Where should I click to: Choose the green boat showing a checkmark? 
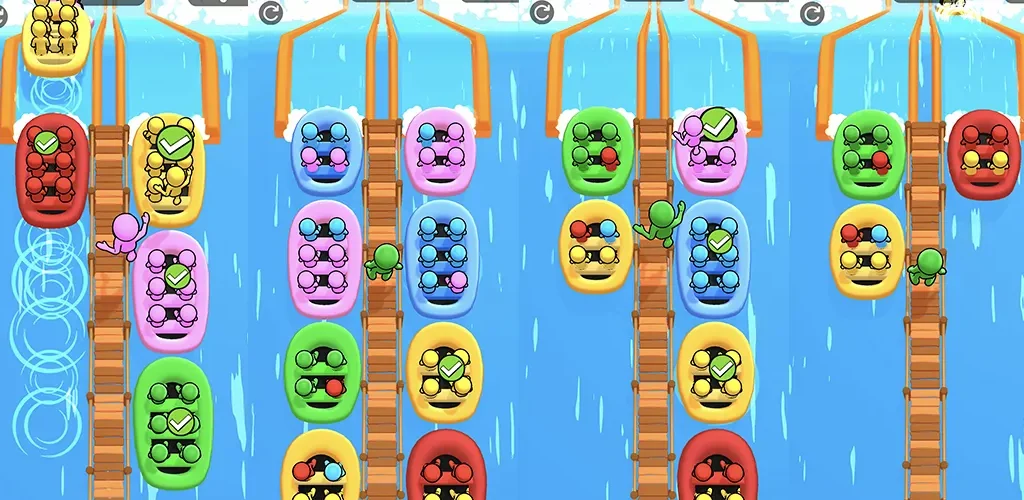click(173, 422)
